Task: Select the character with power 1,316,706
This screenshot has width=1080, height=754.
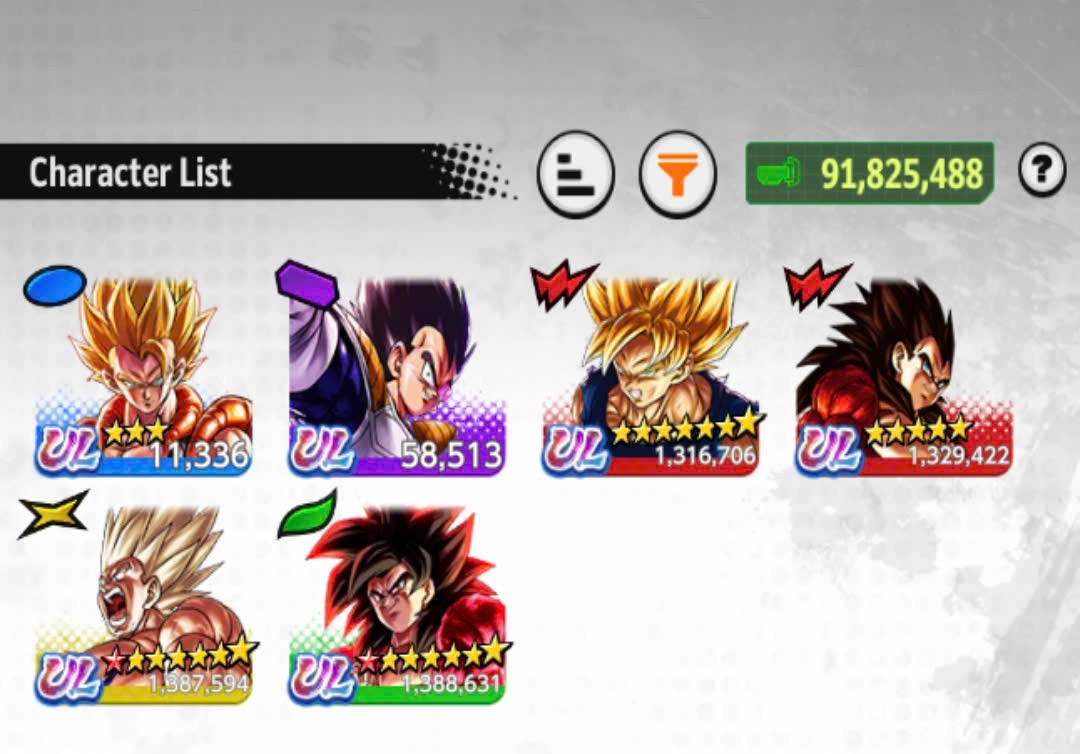Action: pyautogui.click(x=650, y=375)
